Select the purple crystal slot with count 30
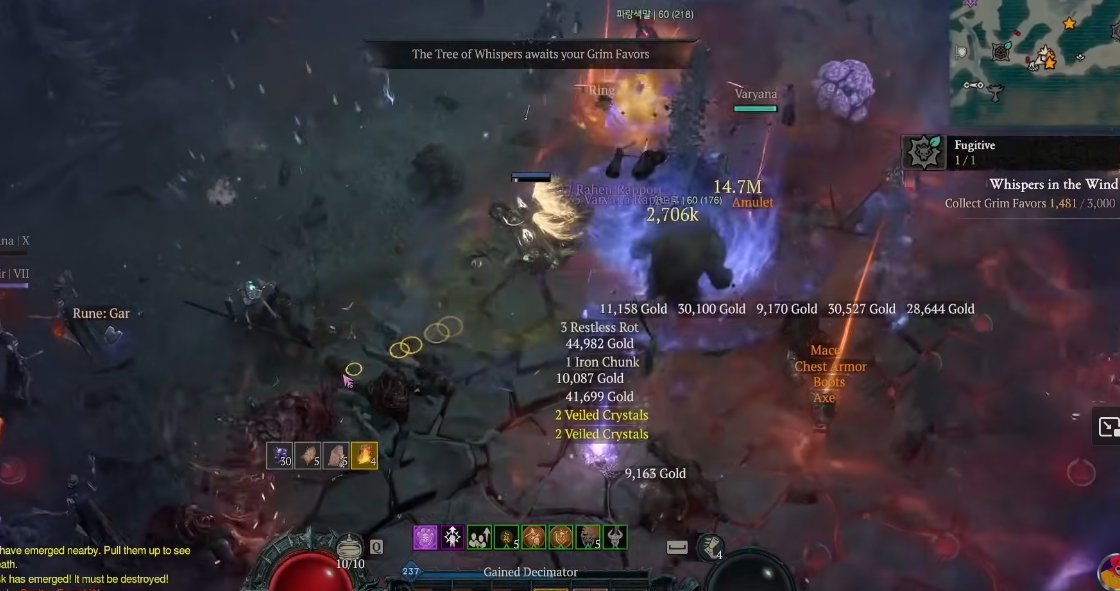Image resolution: width=1120 pixels, height=591 pixels. click(x=280, y=456)
